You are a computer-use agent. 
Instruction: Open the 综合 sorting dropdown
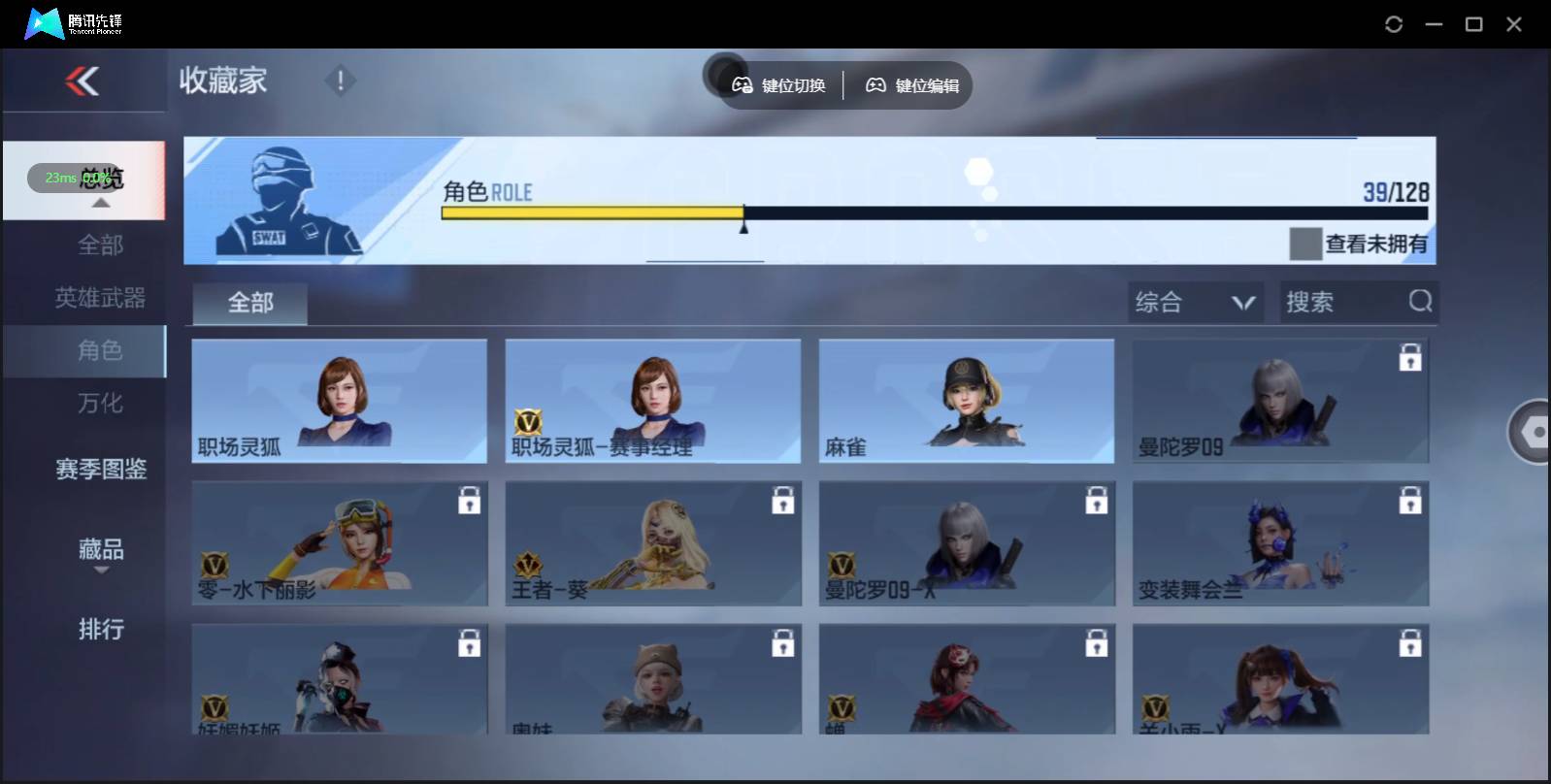click(x=1197, y=302)
